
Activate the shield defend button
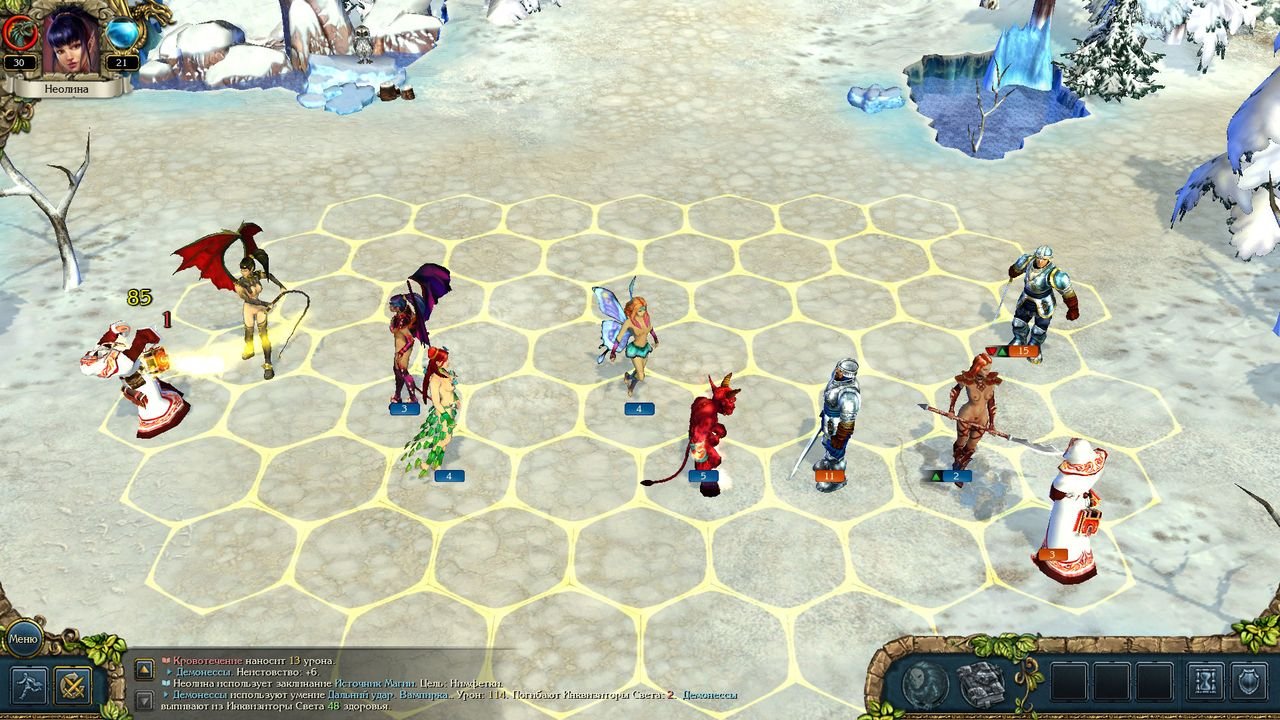click(x=1249, y=682)
